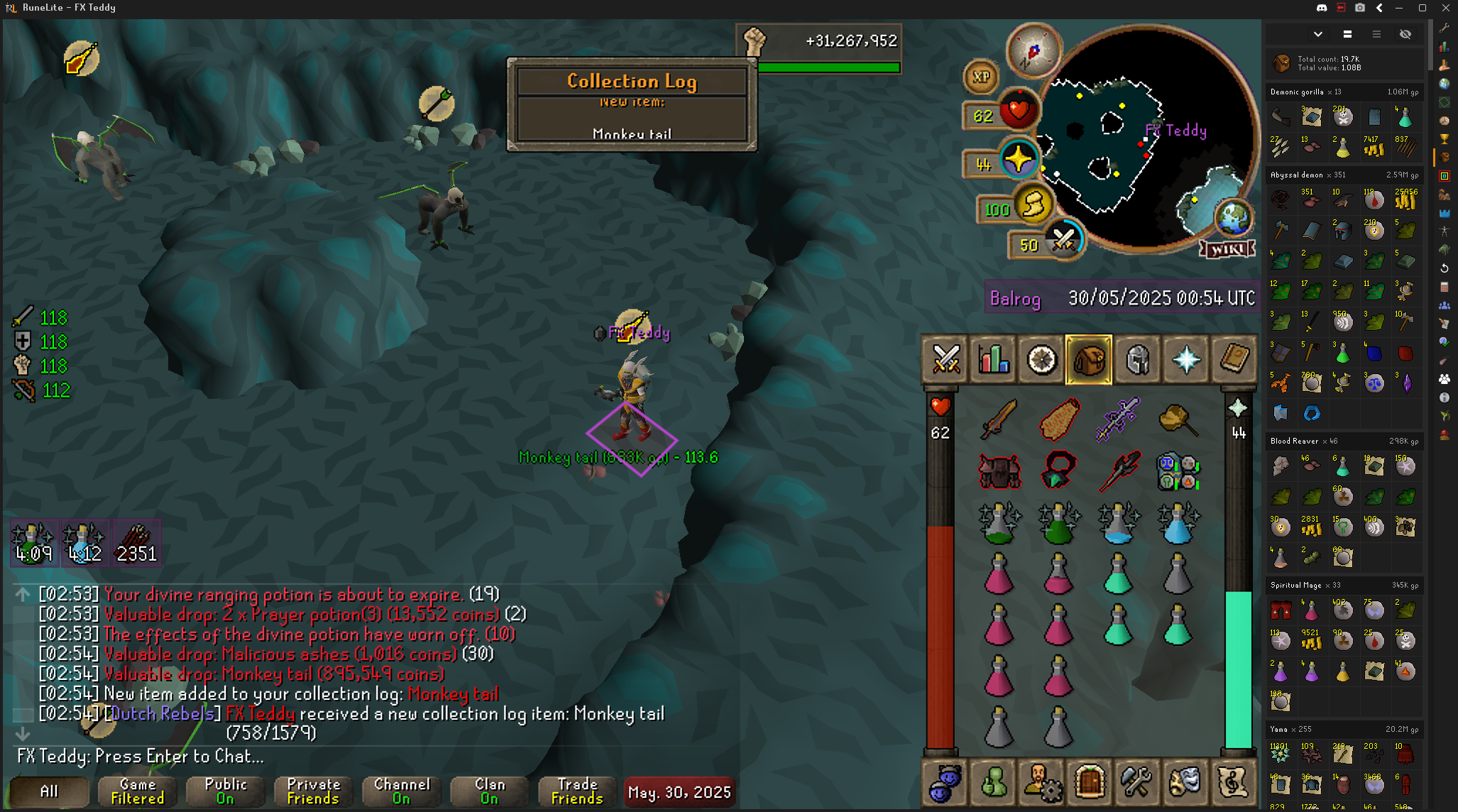Click the Collection Log popup notification

point(632,104)
